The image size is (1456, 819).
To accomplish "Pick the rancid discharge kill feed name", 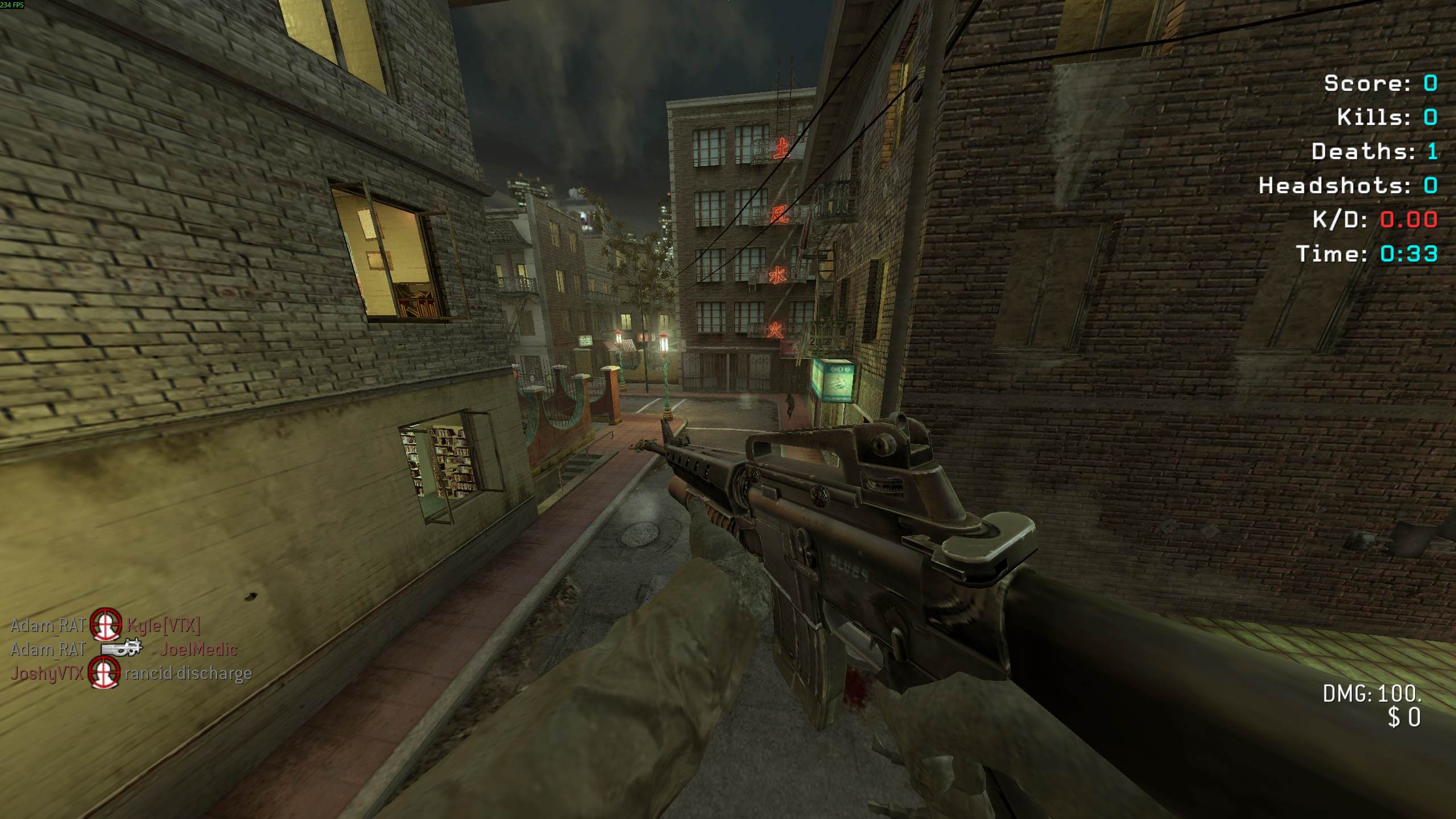I will [x=188, y=673].
